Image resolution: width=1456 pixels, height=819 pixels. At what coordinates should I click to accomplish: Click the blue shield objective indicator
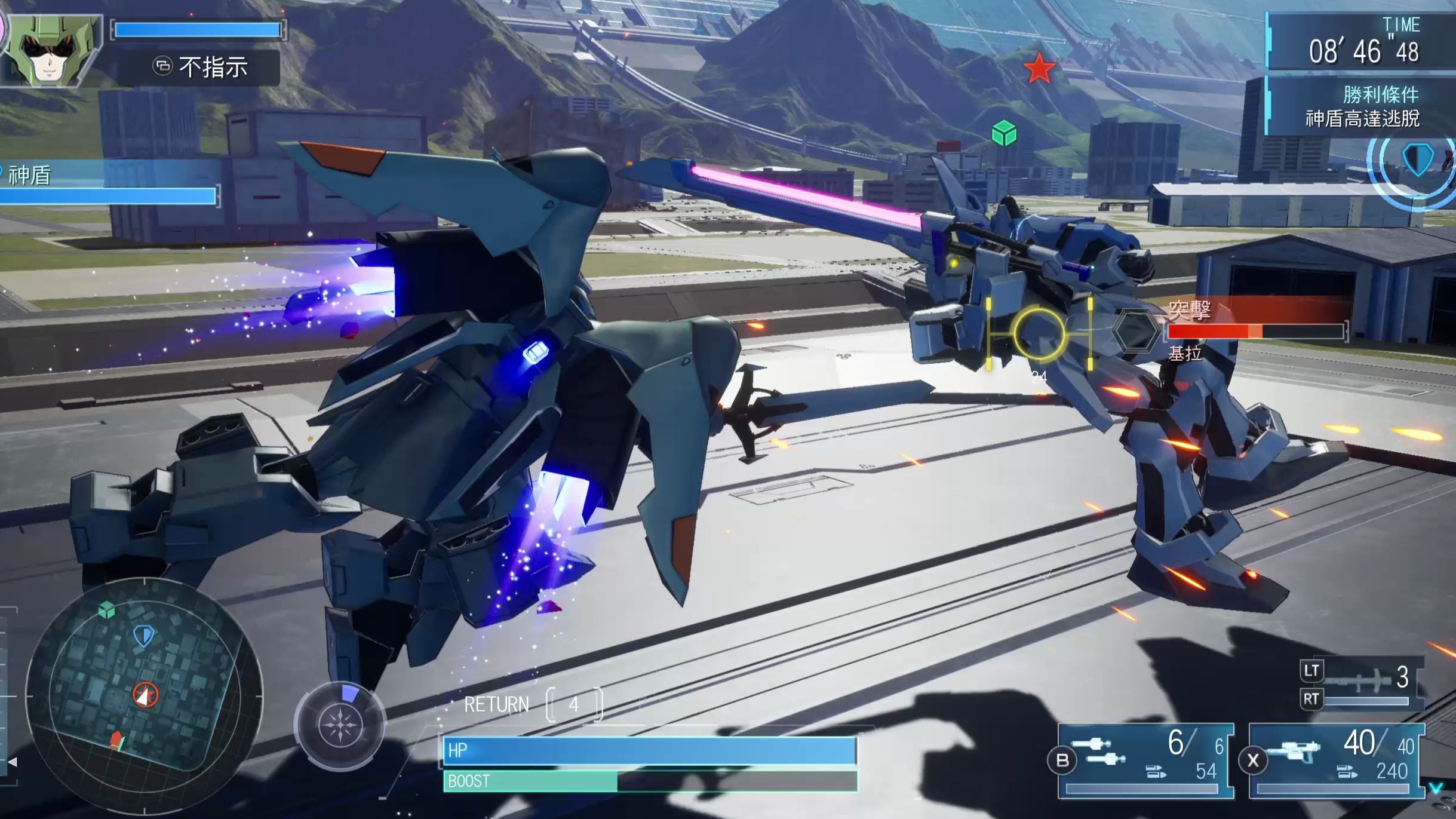(x=1417, y=159)
